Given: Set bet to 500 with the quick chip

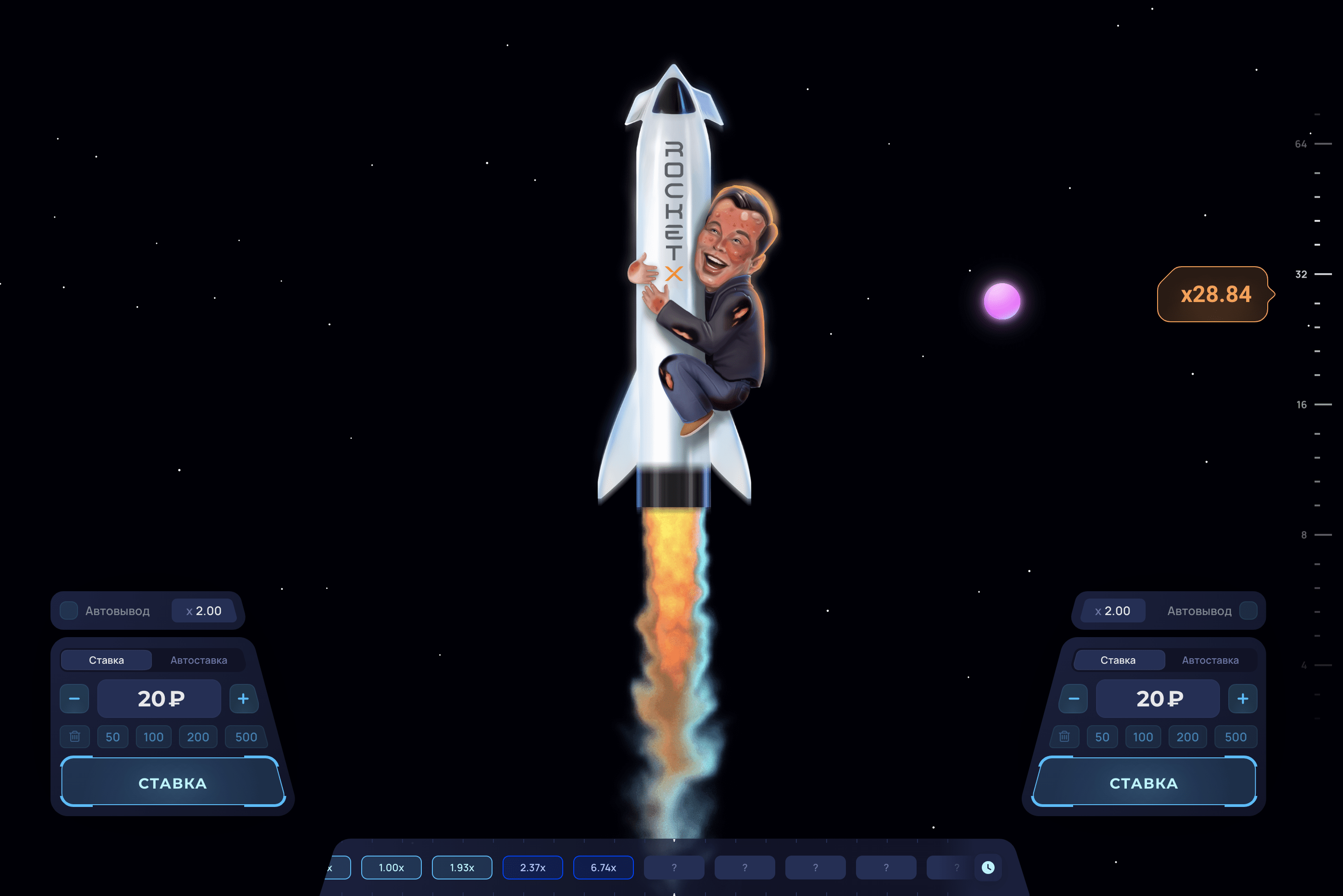Looking at the screenshot, I should point(245,737).
